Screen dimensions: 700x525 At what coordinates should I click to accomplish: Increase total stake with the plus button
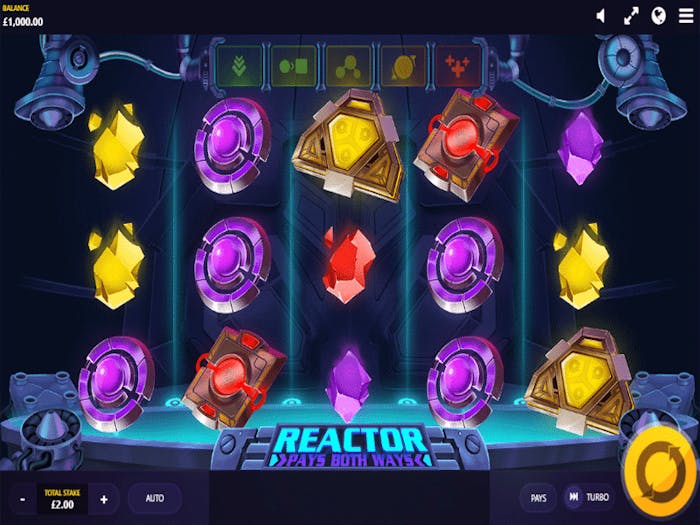[x=104, y=497]
